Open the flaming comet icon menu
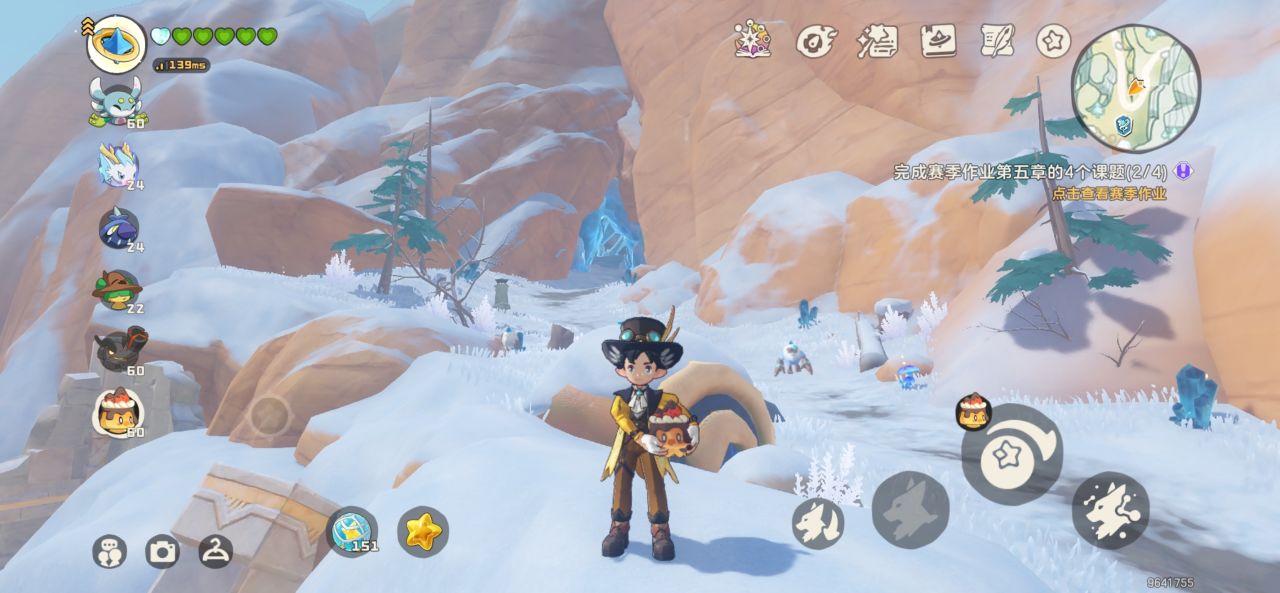The image size is (1280, 593). point(814,41)
